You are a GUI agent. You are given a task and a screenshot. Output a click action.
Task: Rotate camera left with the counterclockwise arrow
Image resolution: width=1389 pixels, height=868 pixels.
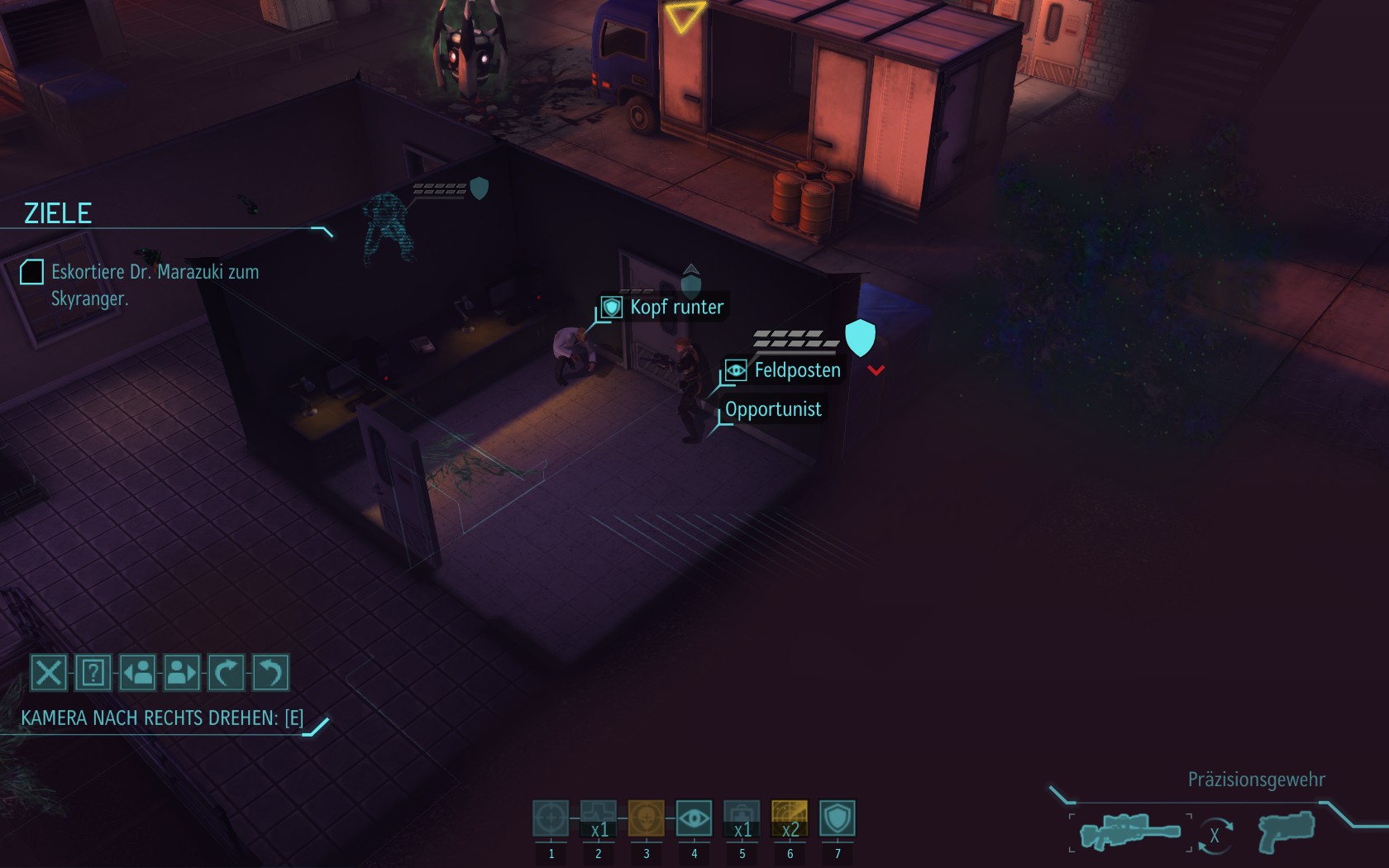coord(270,673)
